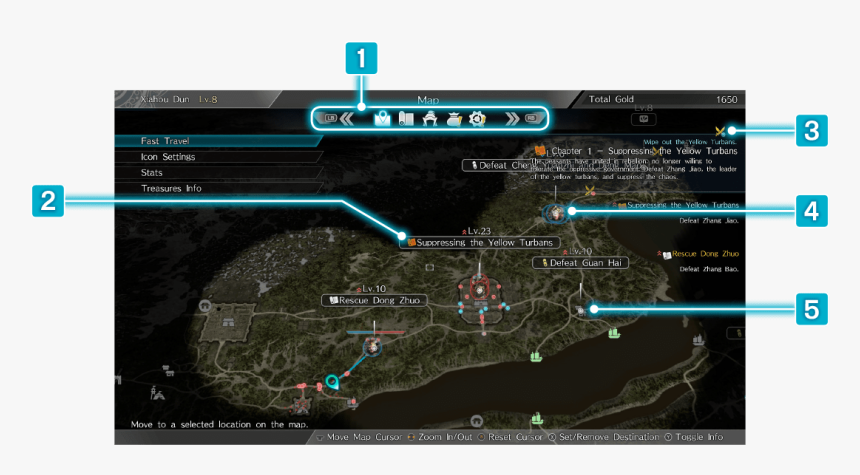Select the red-ringed officer marker in the fortress

(x=480, y=290)
